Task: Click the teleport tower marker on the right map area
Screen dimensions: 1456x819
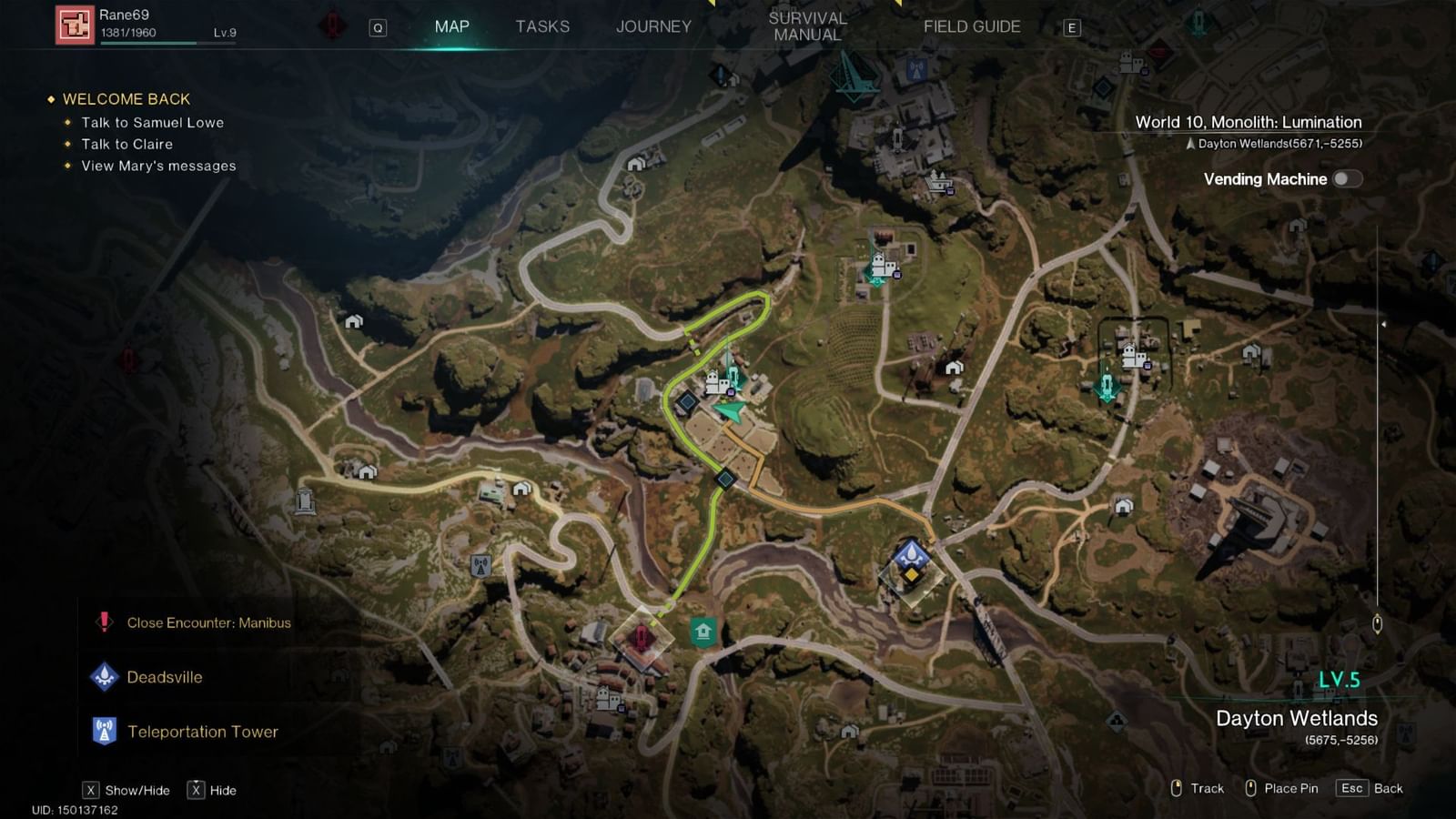Action: (1106, 386)
